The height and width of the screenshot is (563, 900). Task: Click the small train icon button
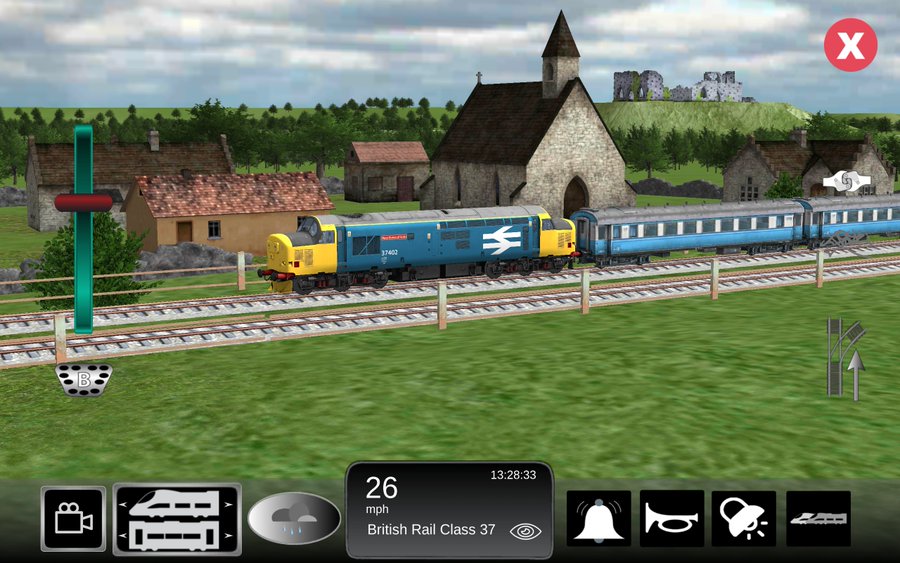point(818,518)
